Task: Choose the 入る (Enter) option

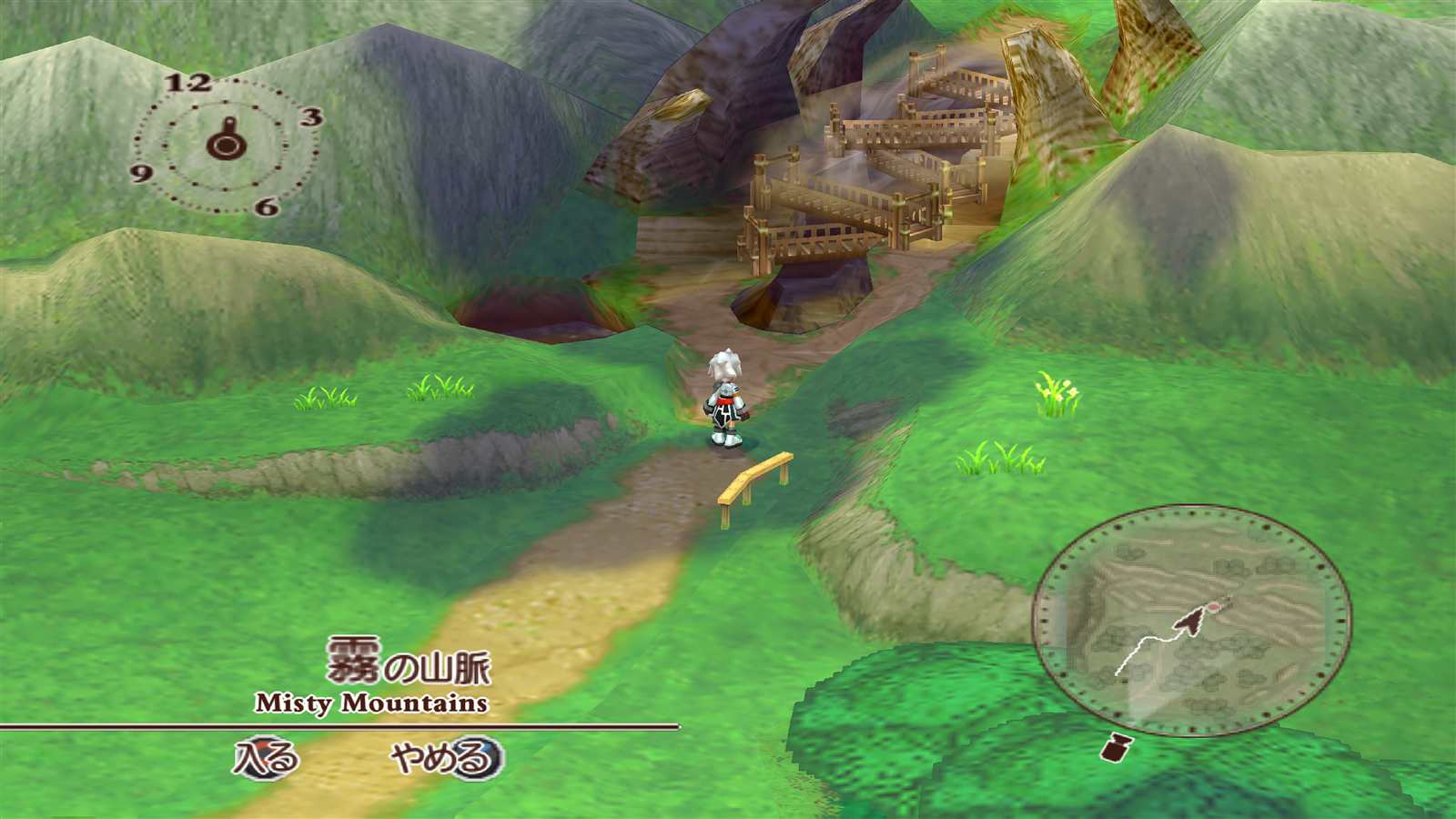Action: pos(266,758)
